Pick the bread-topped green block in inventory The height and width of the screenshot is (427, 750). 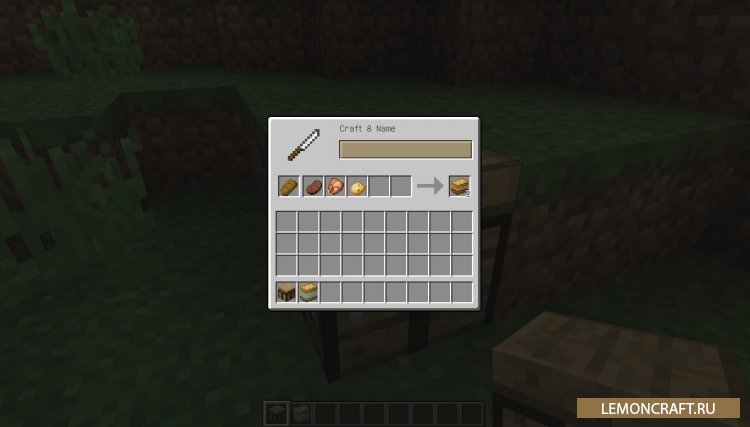click(308, 292)
